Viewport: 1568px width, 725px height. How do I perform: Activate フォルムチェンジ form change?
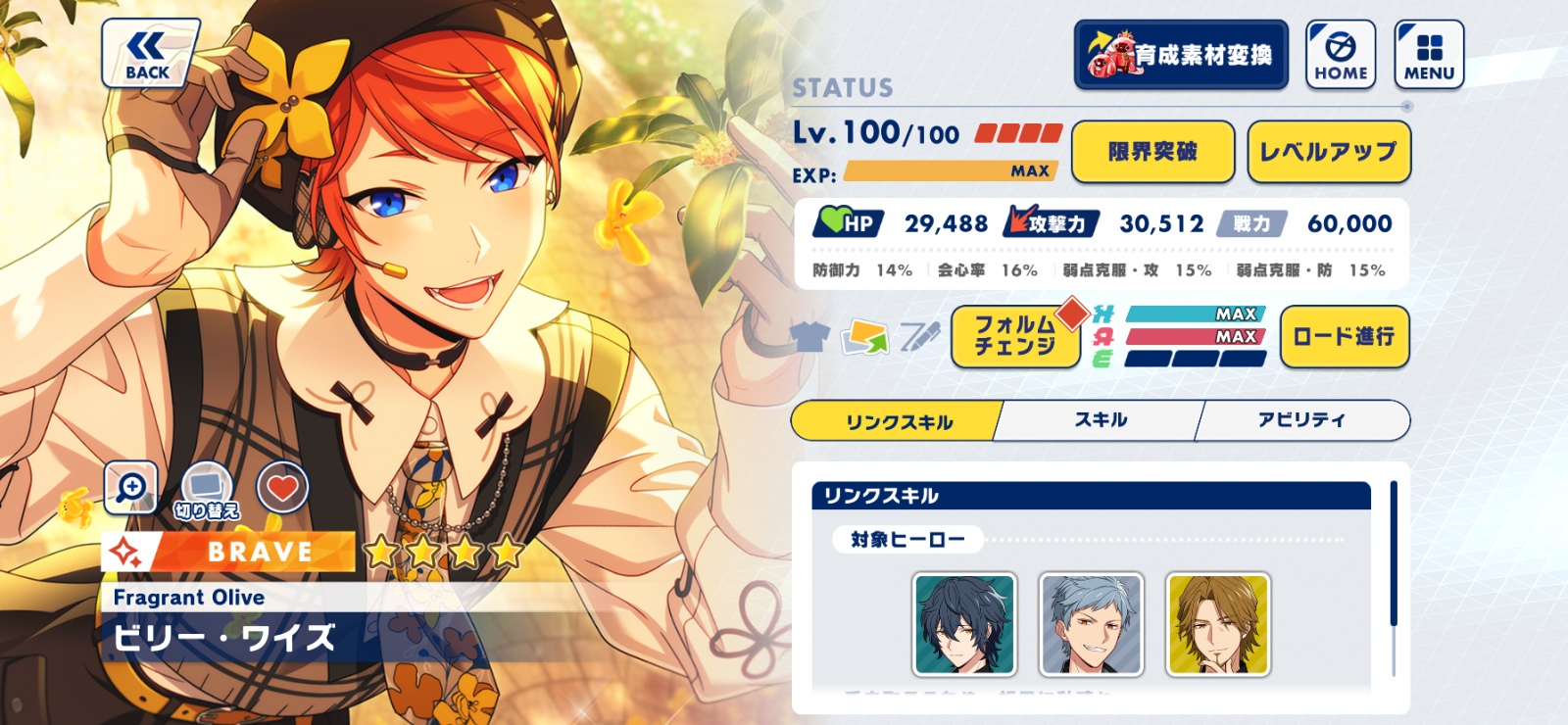click(x=1015, y=336)
